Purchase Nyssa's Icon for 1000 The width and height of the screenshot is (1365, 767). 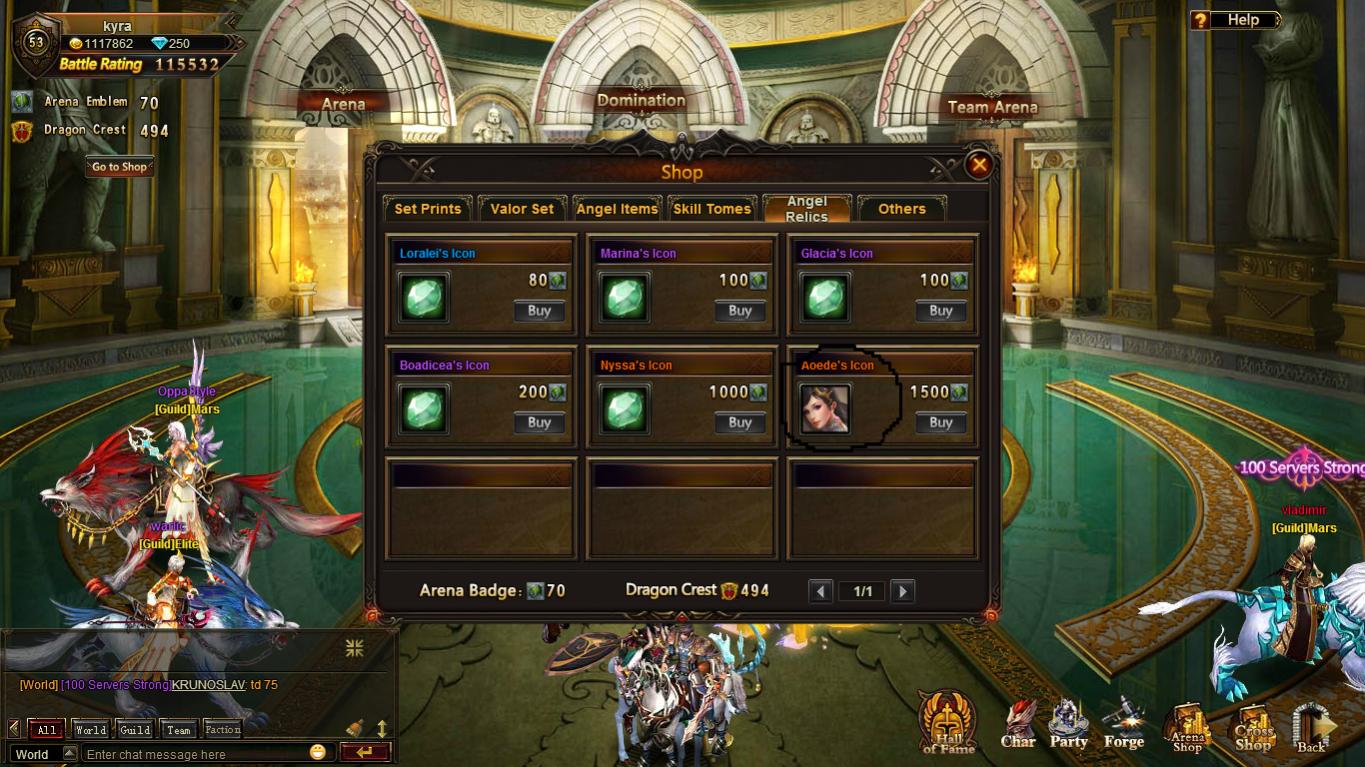point(740,423)
